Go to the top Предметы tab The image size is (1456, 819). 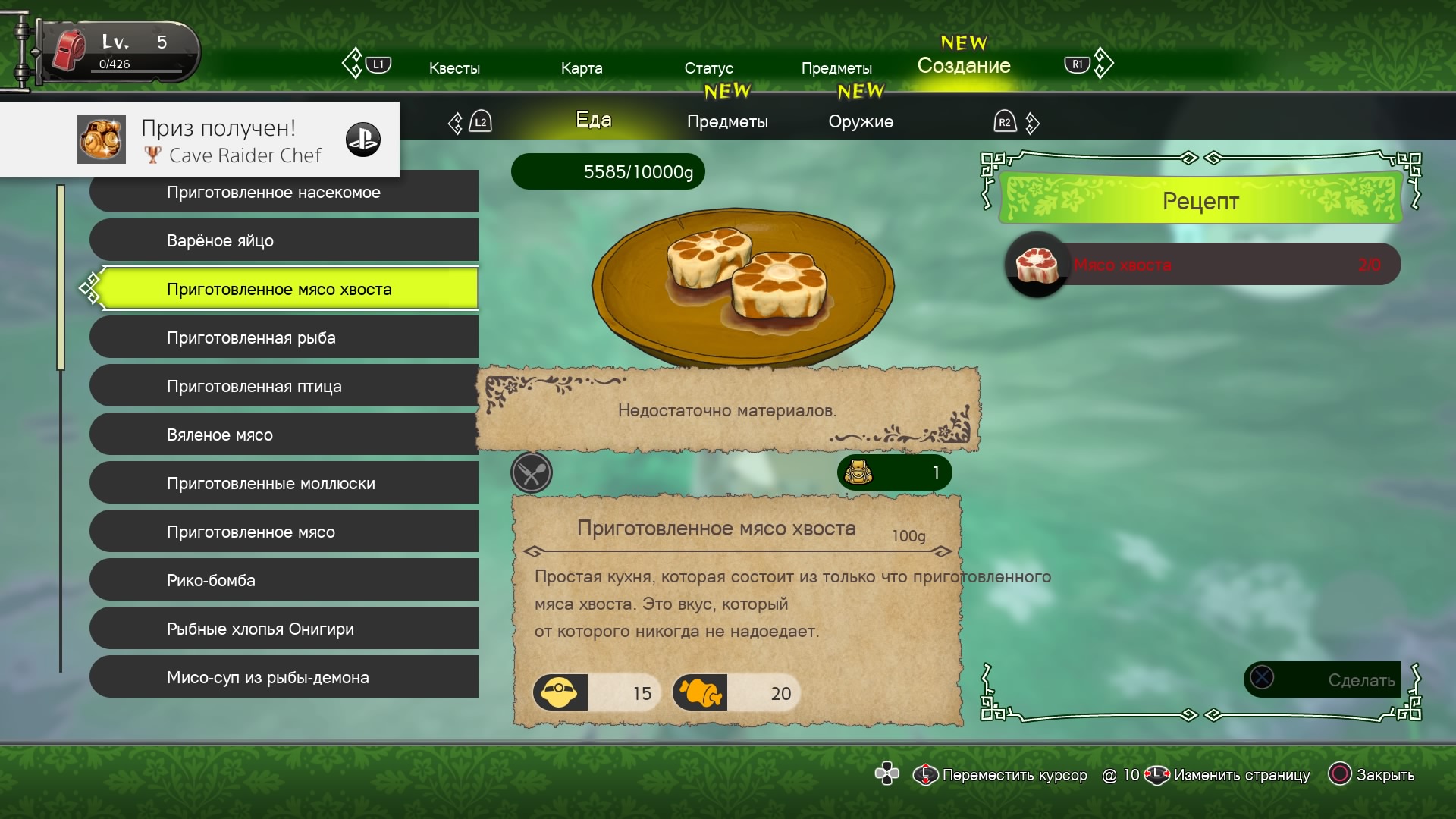(836, 68)
